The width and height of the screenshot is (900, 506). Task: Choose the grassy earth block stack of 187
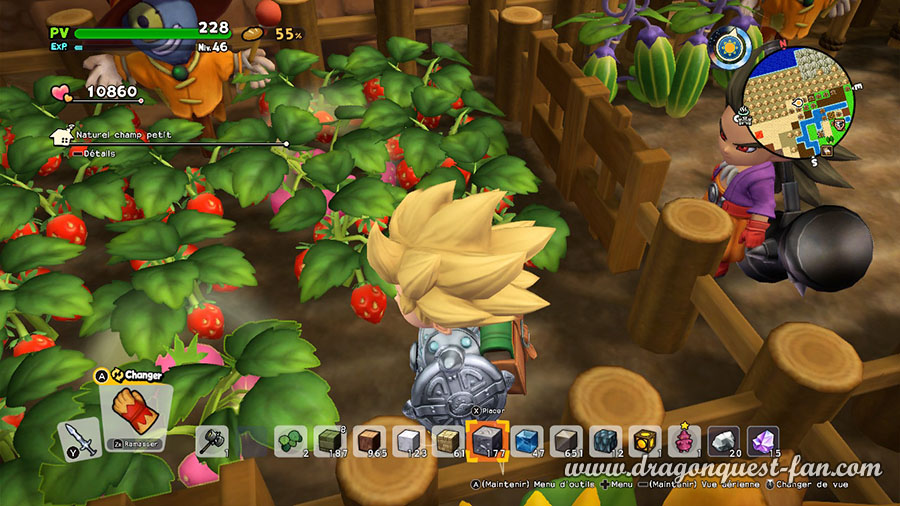(x=331, y=441)
